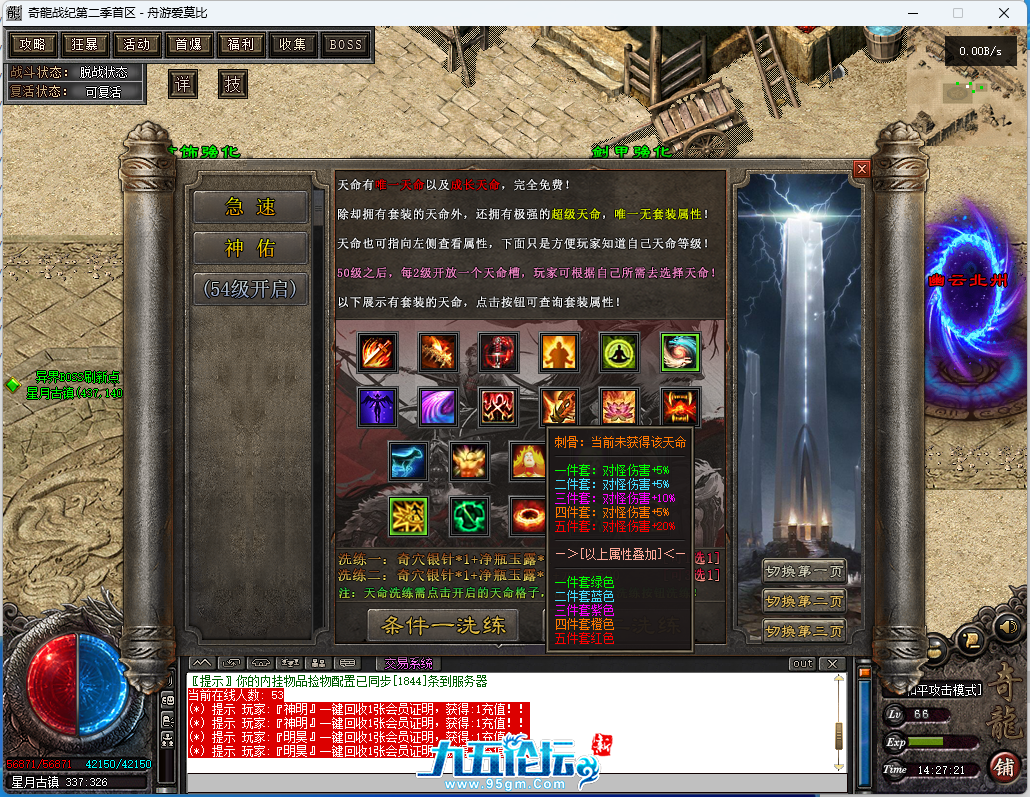Open the 活动 events menu
Viewport: 1030px width, 797px height.
coord(137,44)
